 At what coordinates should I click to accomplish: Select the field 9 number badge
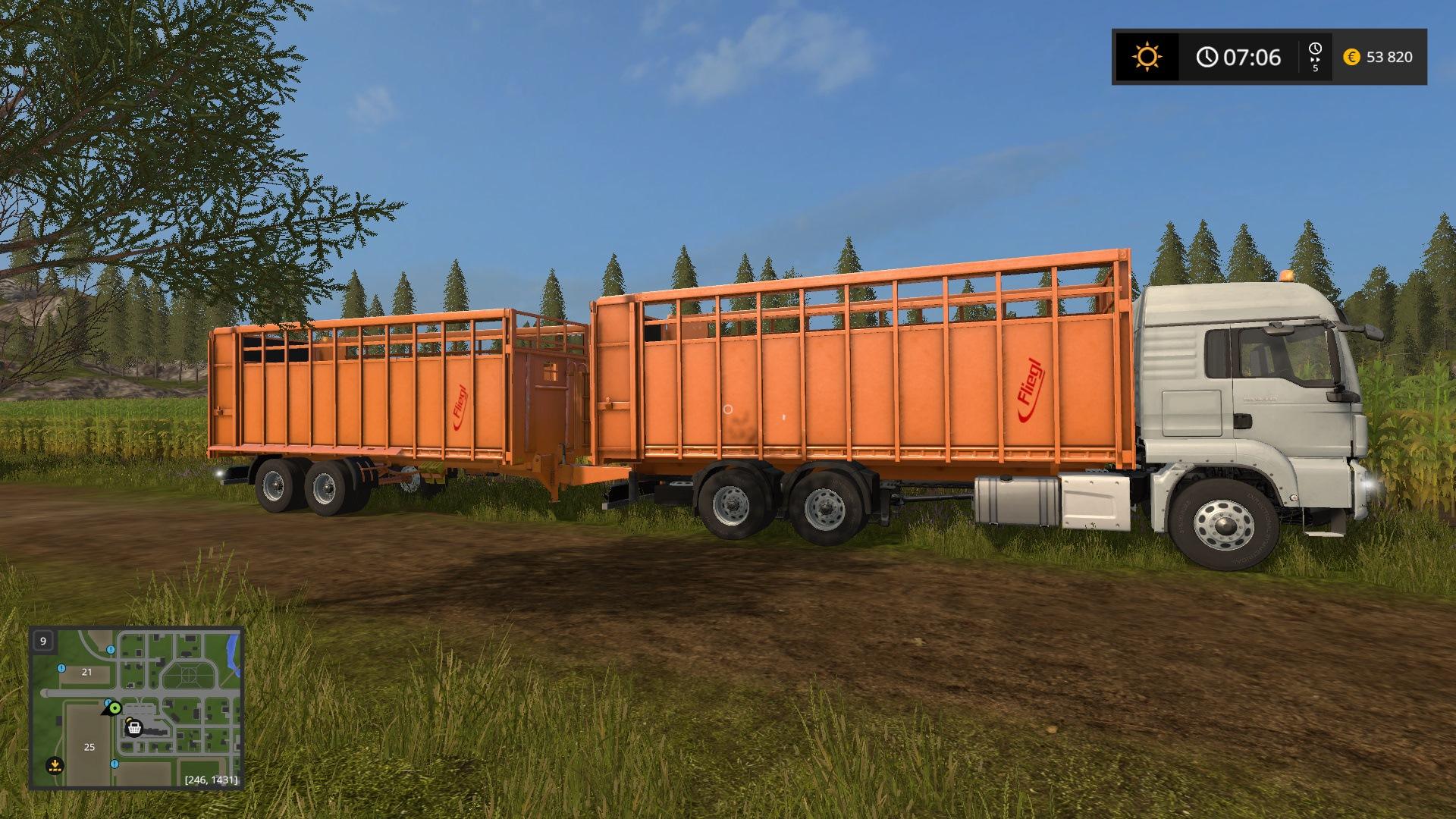point(43,642)
